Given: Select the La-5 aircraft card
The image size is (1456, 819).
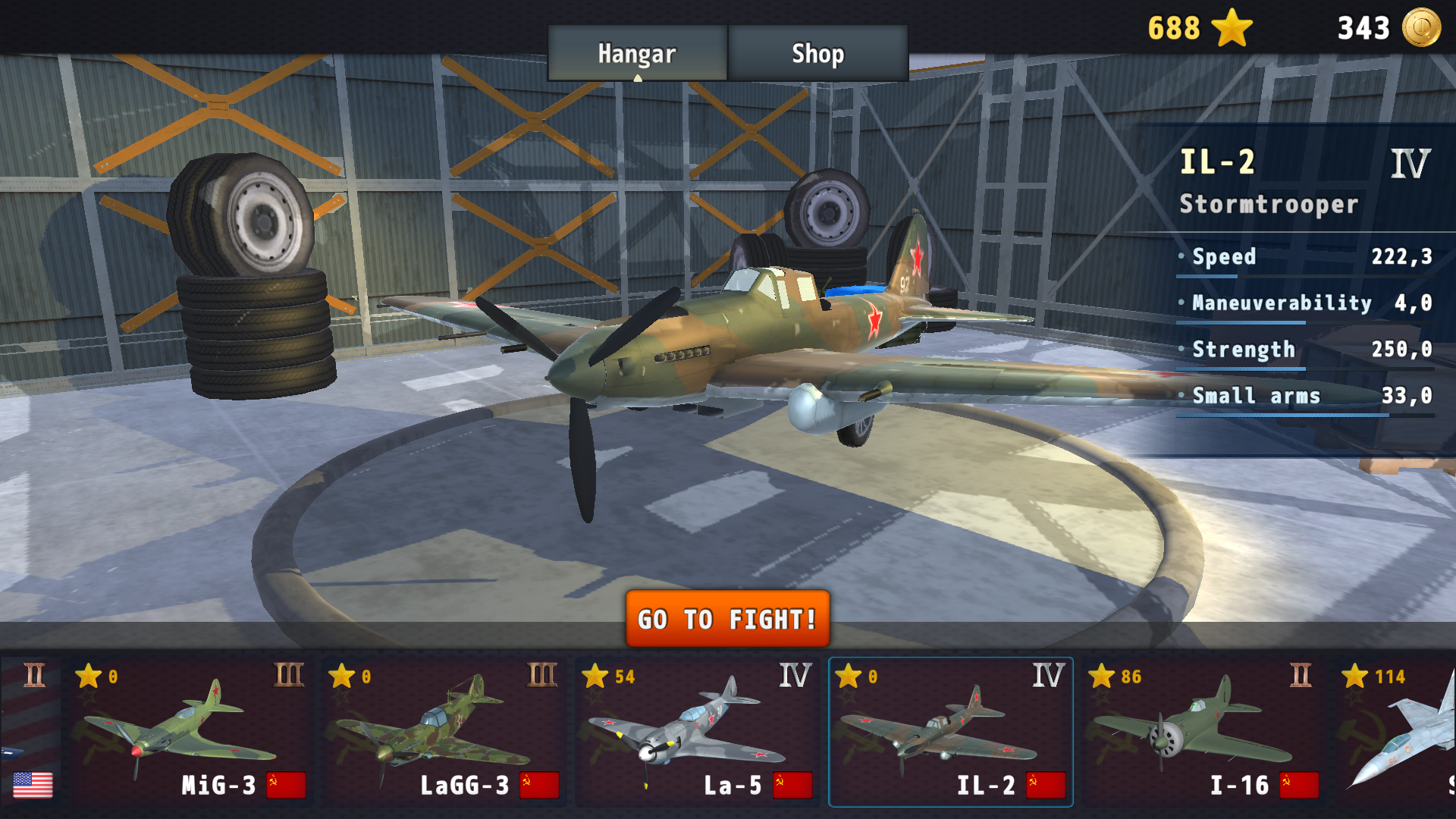Looking at the screenshot, I should 698,728.
